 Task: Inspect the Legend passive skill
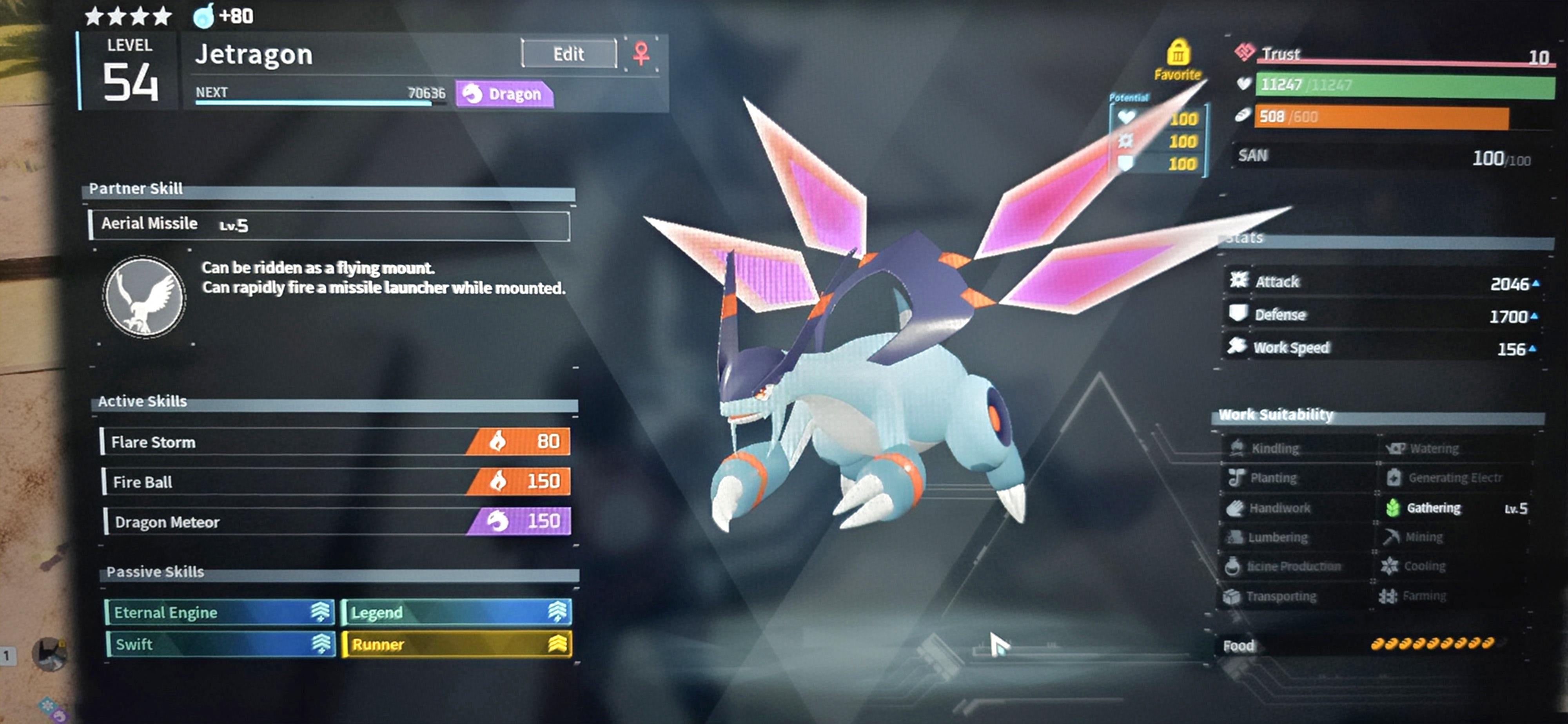(x=457, y=612)
